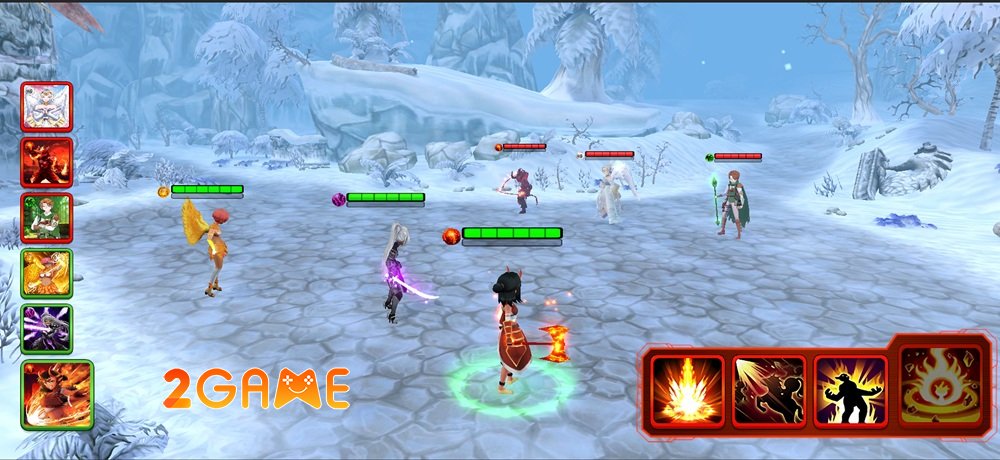Choose the large fire warrior portrait
1000x460 pixels.
(57, 395)
